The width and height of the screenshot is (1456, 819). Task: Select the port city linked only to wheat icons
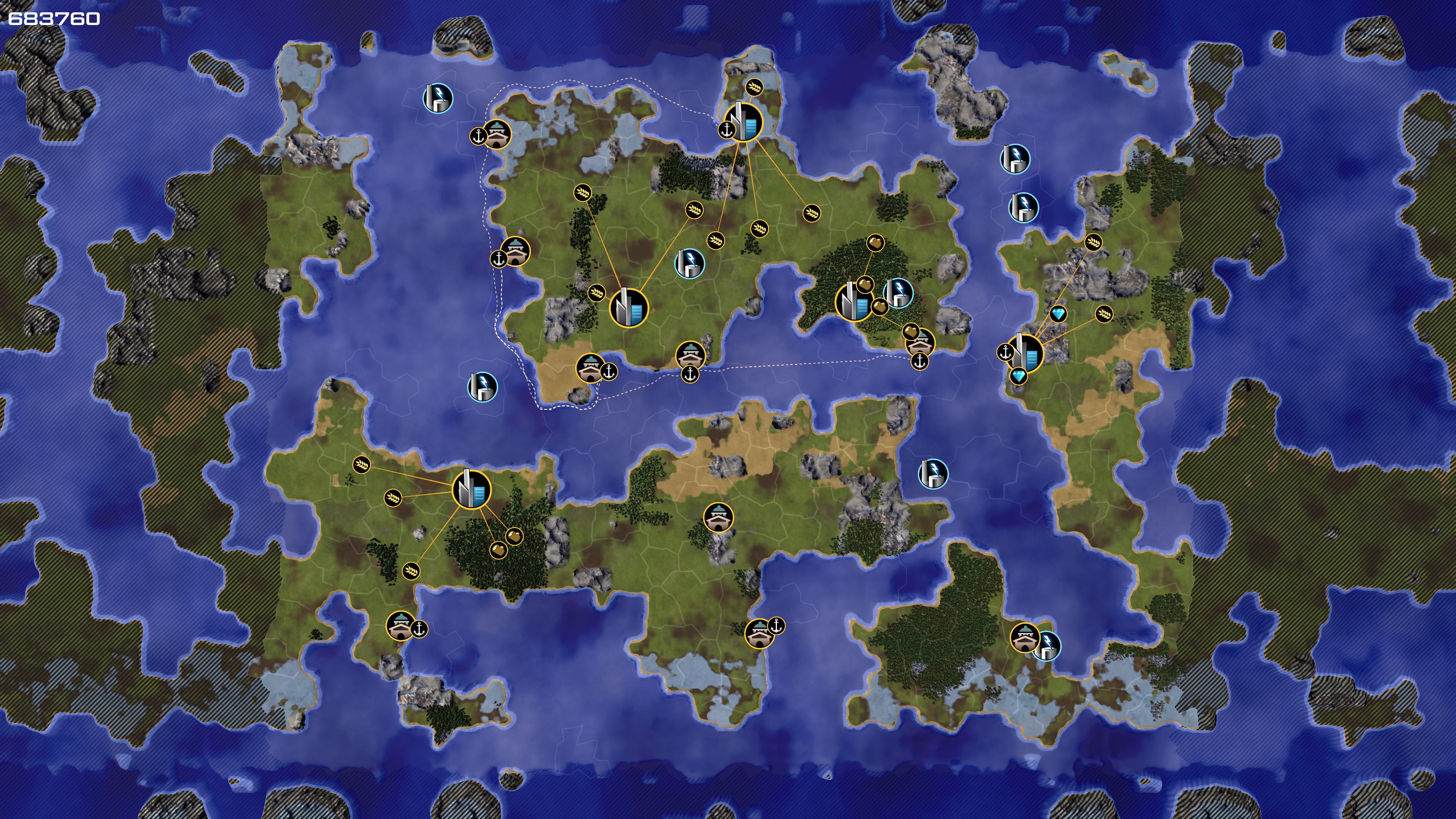click(x=743, y=121)
